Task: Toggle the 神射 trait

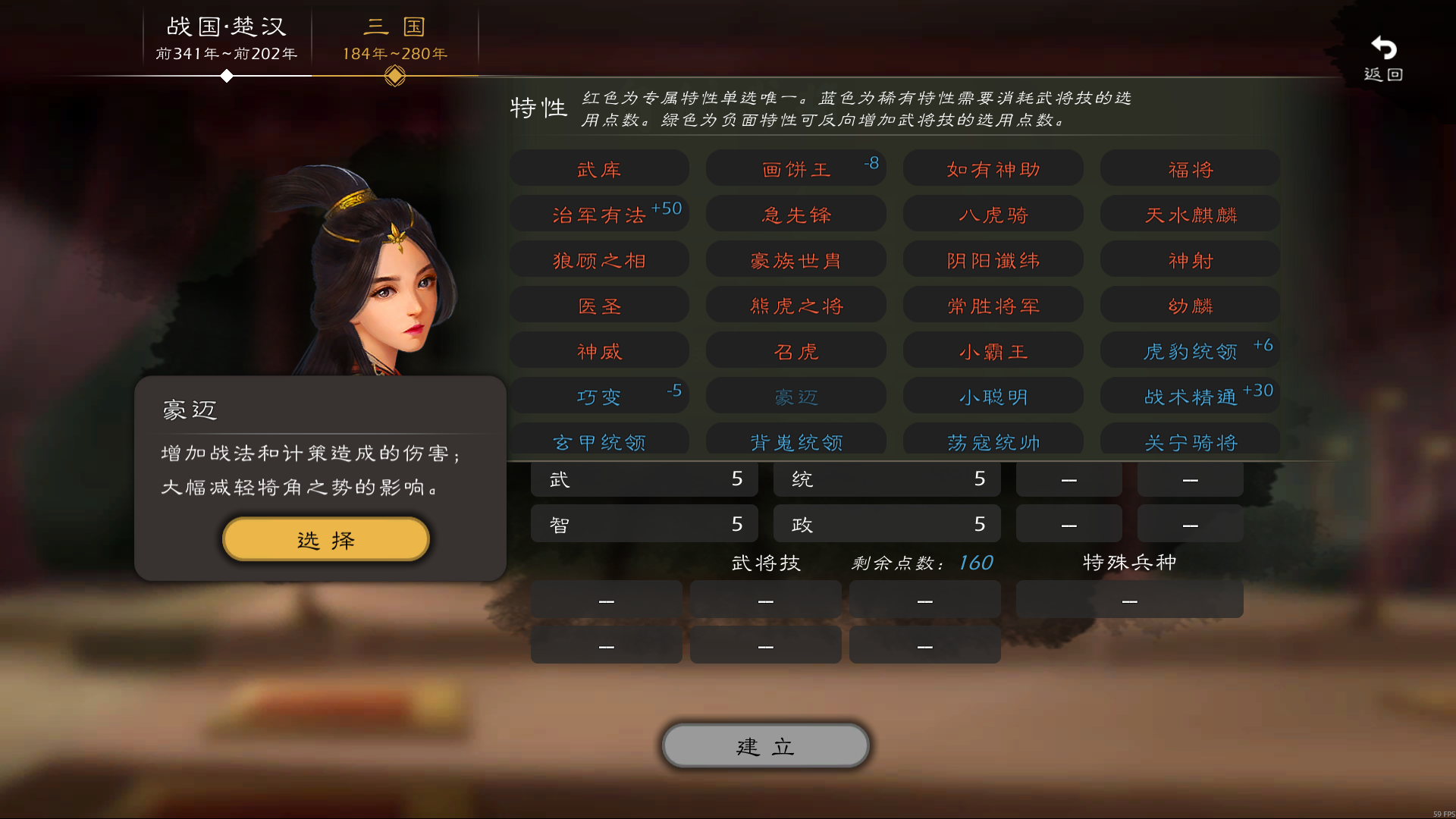Action: click(x=1189, y=259)
